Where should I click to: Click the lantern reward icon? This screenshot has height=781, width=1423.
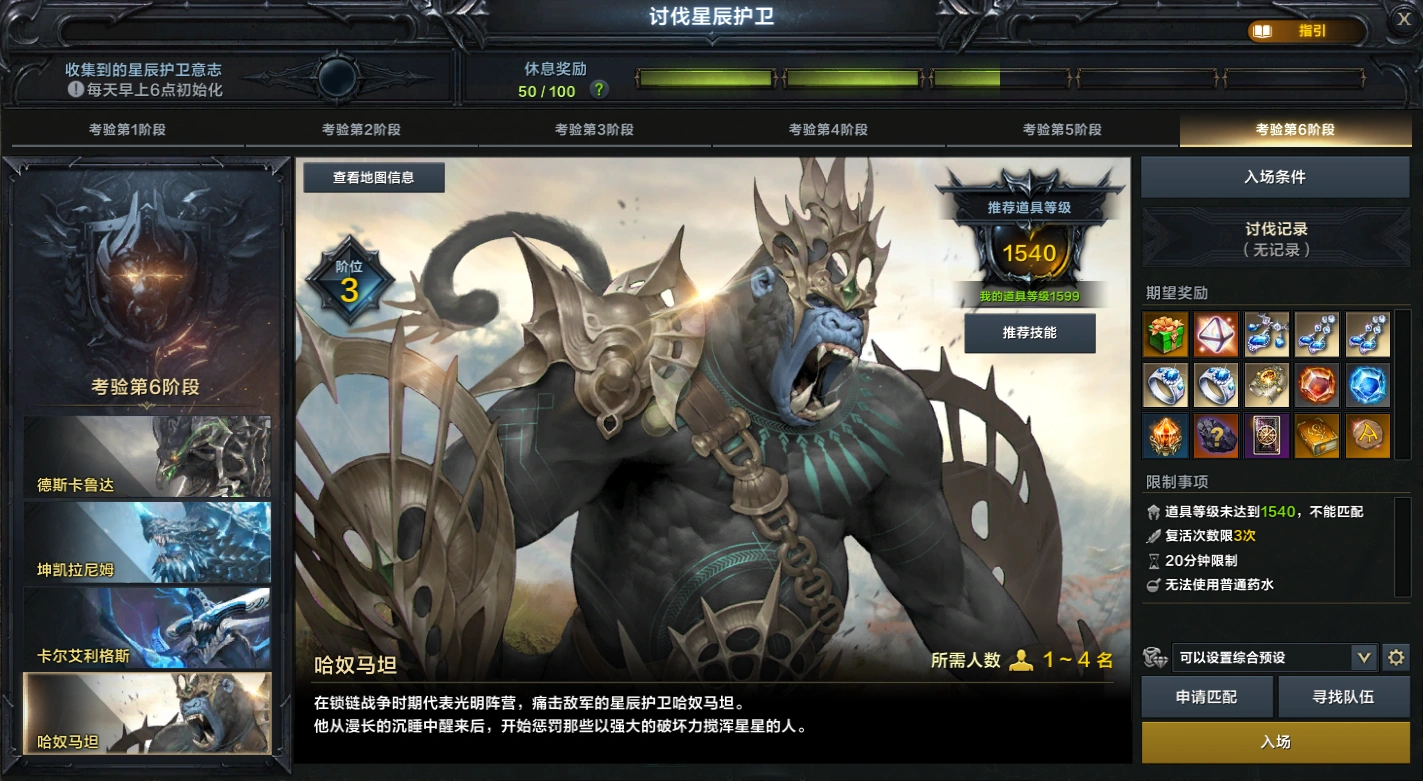coord(1167,436)
